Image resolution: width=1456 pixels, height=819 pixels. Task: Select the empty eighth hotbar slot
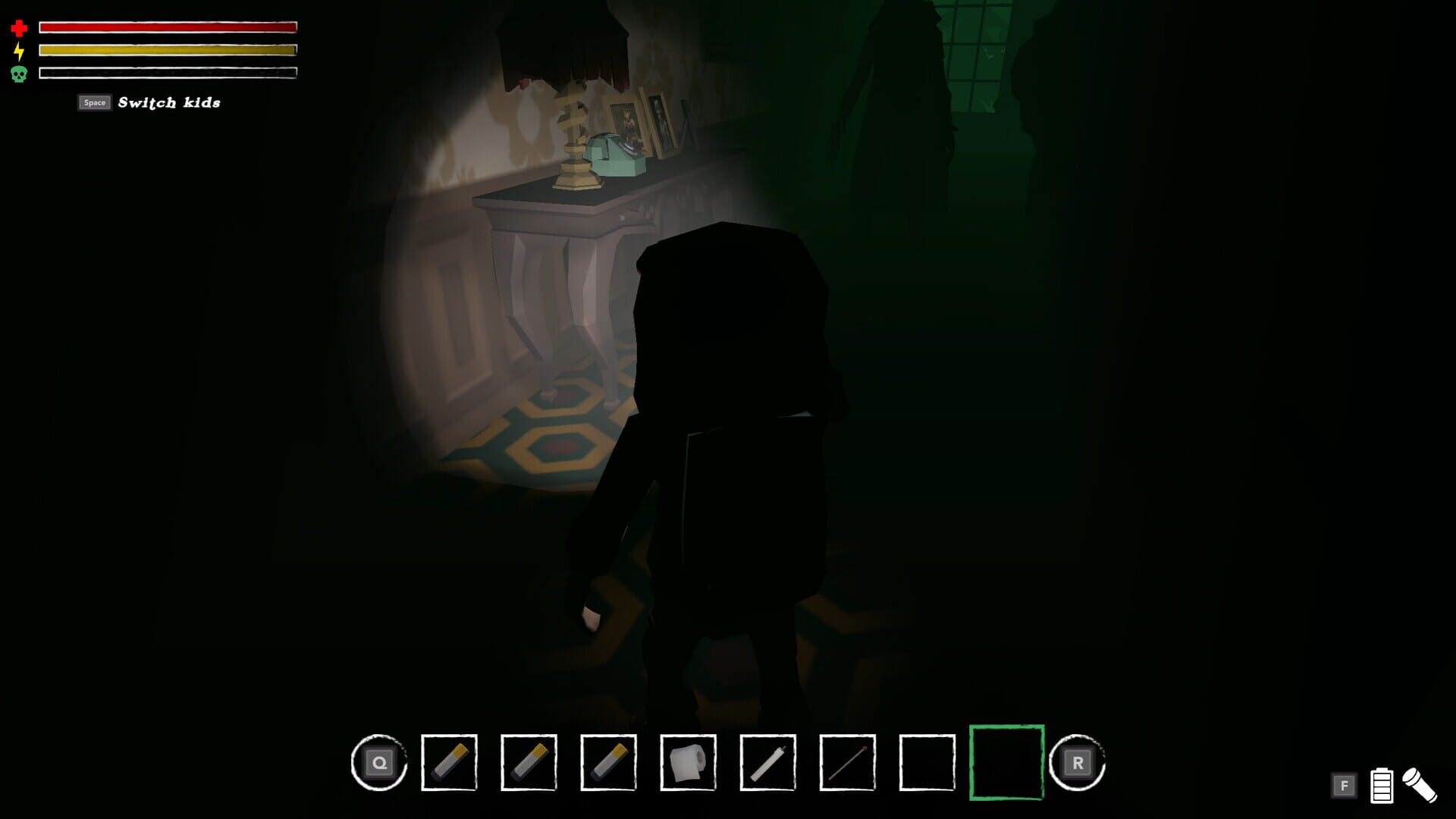928,764
